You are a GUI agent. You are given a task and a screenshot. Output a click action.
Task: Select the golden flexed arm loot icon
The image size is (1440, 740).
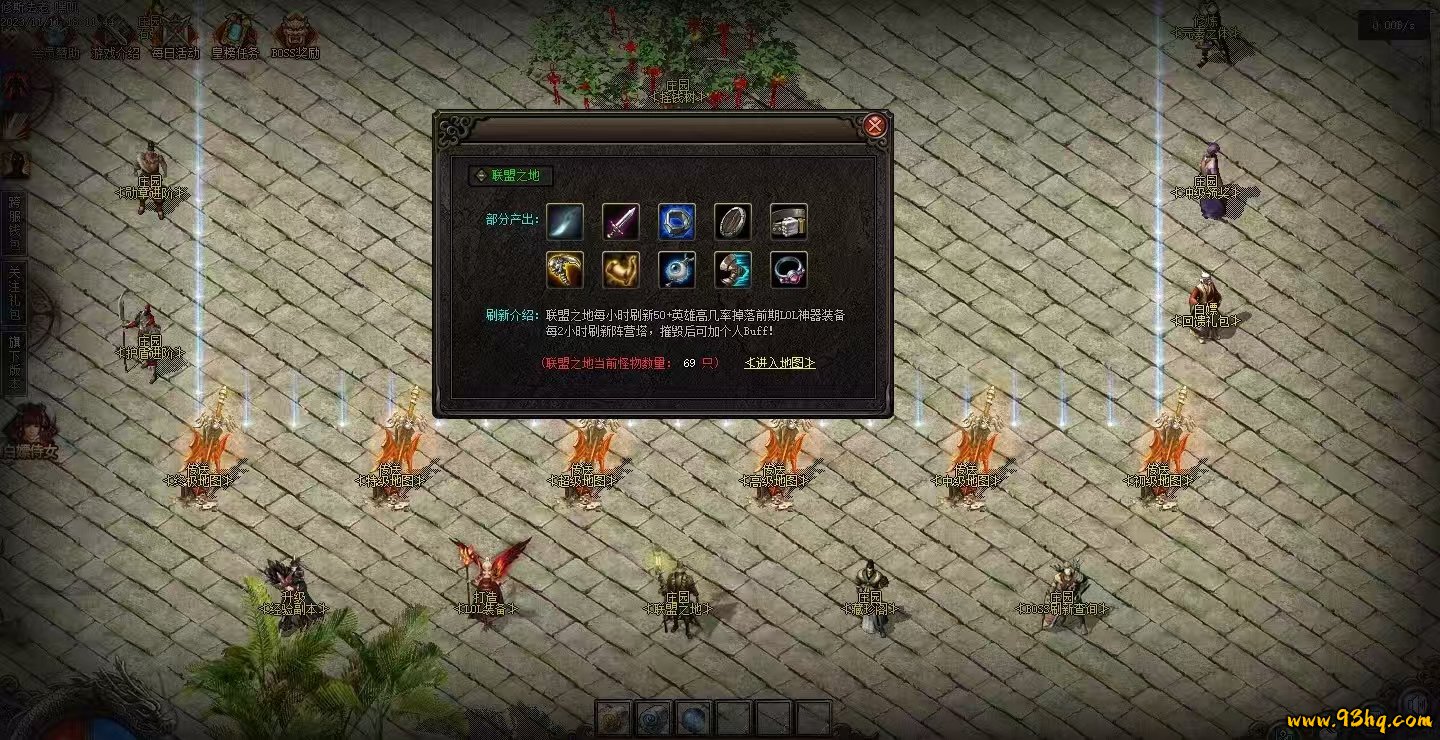(x=621, y=270)
